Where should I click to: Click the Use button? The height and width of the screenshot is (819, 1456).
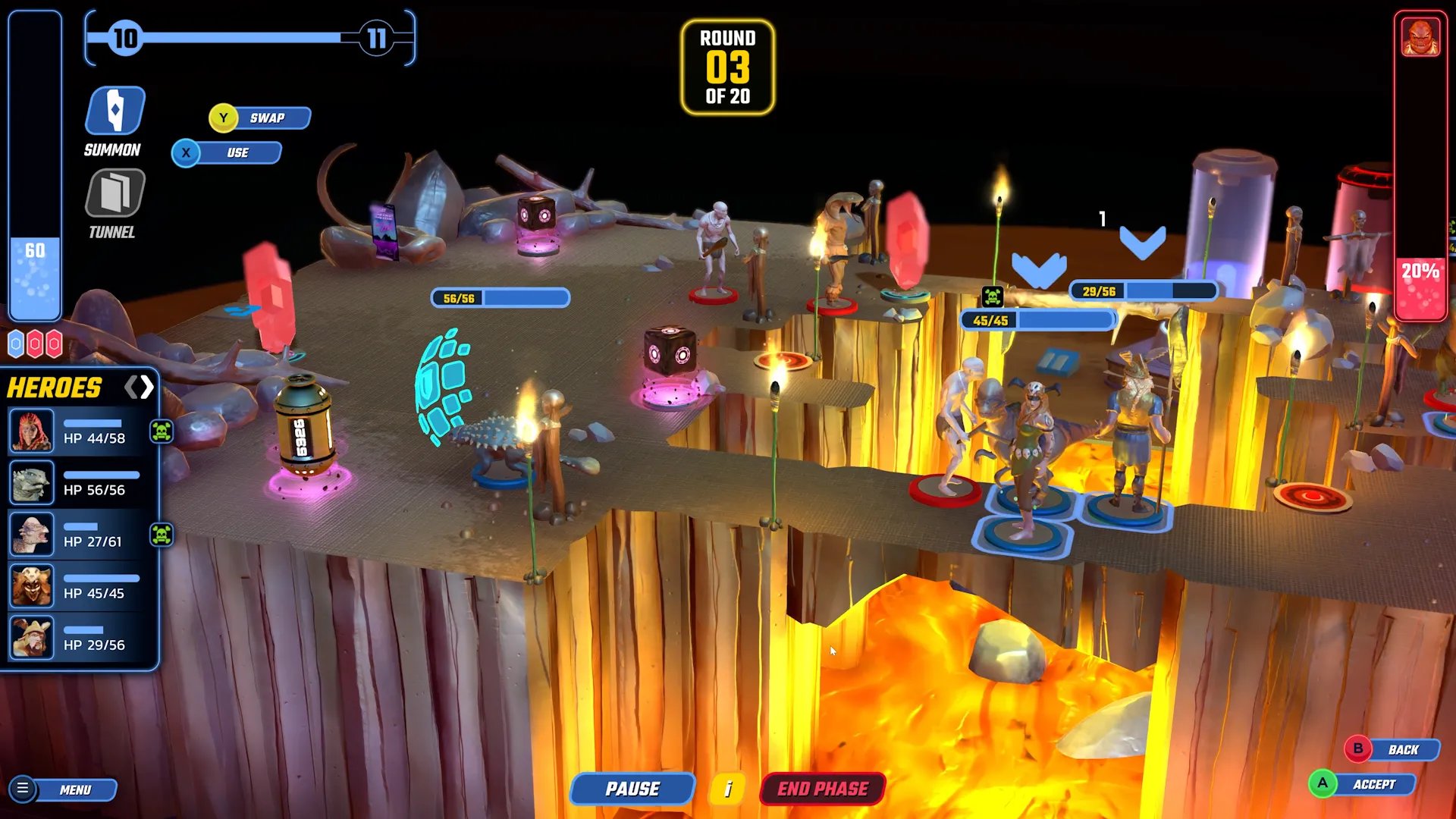coord(227,153)
